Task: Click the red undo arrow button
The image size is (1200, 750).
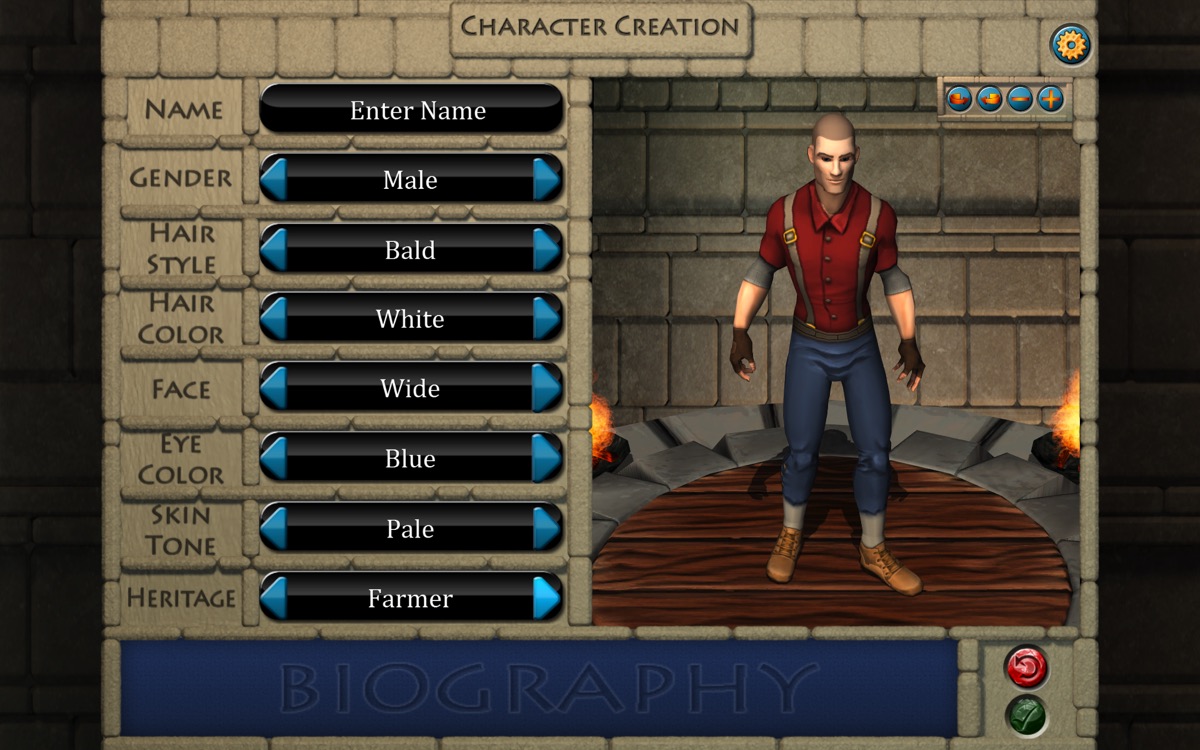Action: [1026, 667]
